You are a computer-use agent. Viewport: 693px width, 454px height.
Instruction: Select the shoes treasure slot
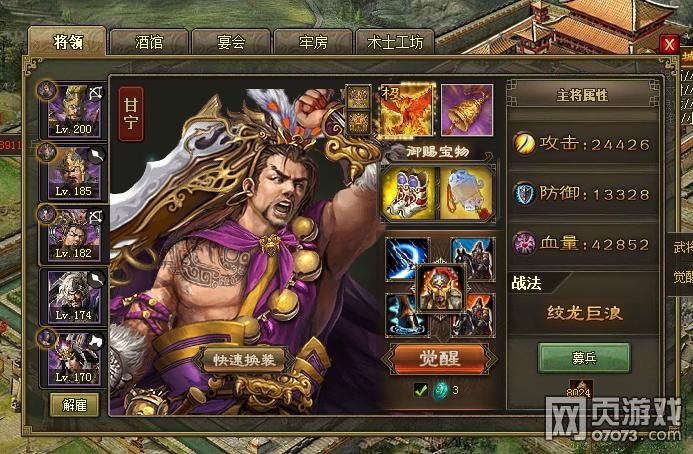406,190
